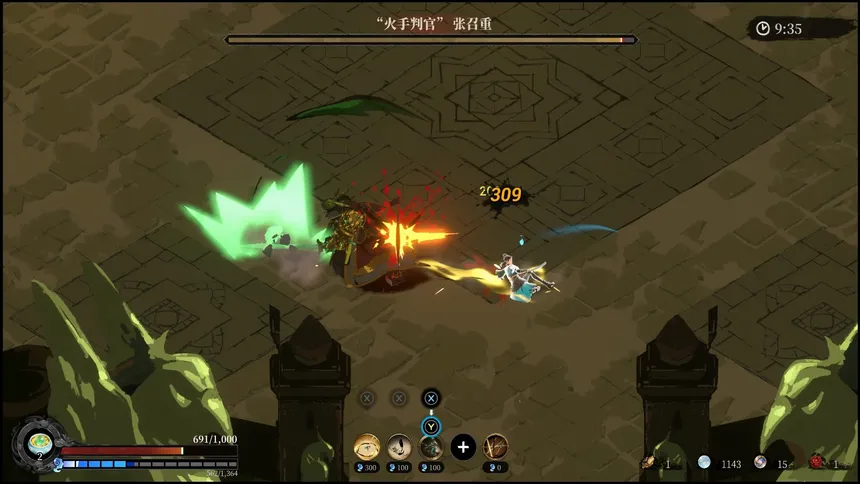The height and width of the screenshot is (484, 860).
Task: Activate the crossed blades skill costing 0
Action: pos(495,446)
